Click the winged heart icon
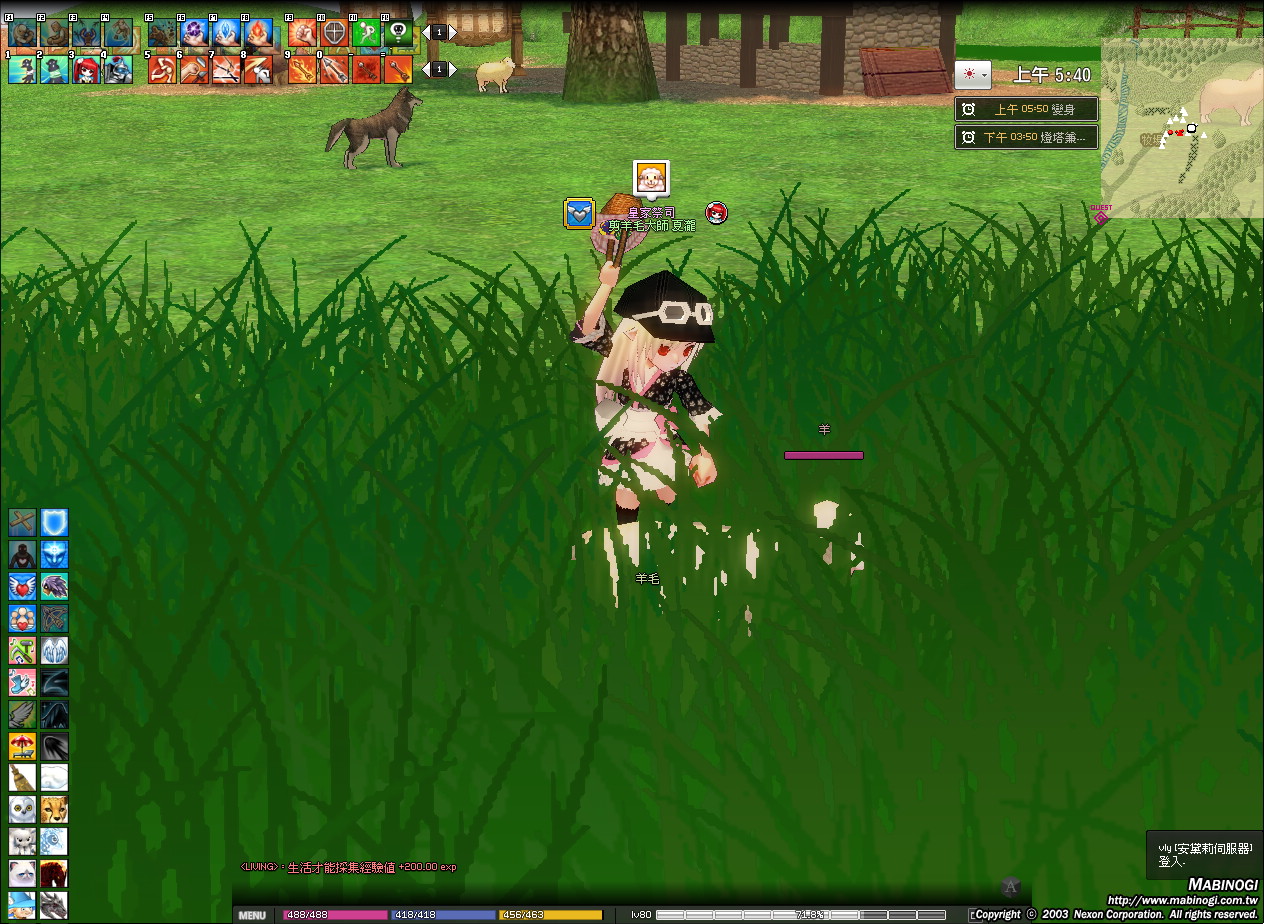Viewport: 1264px width, 924px height. coord(22,586)
